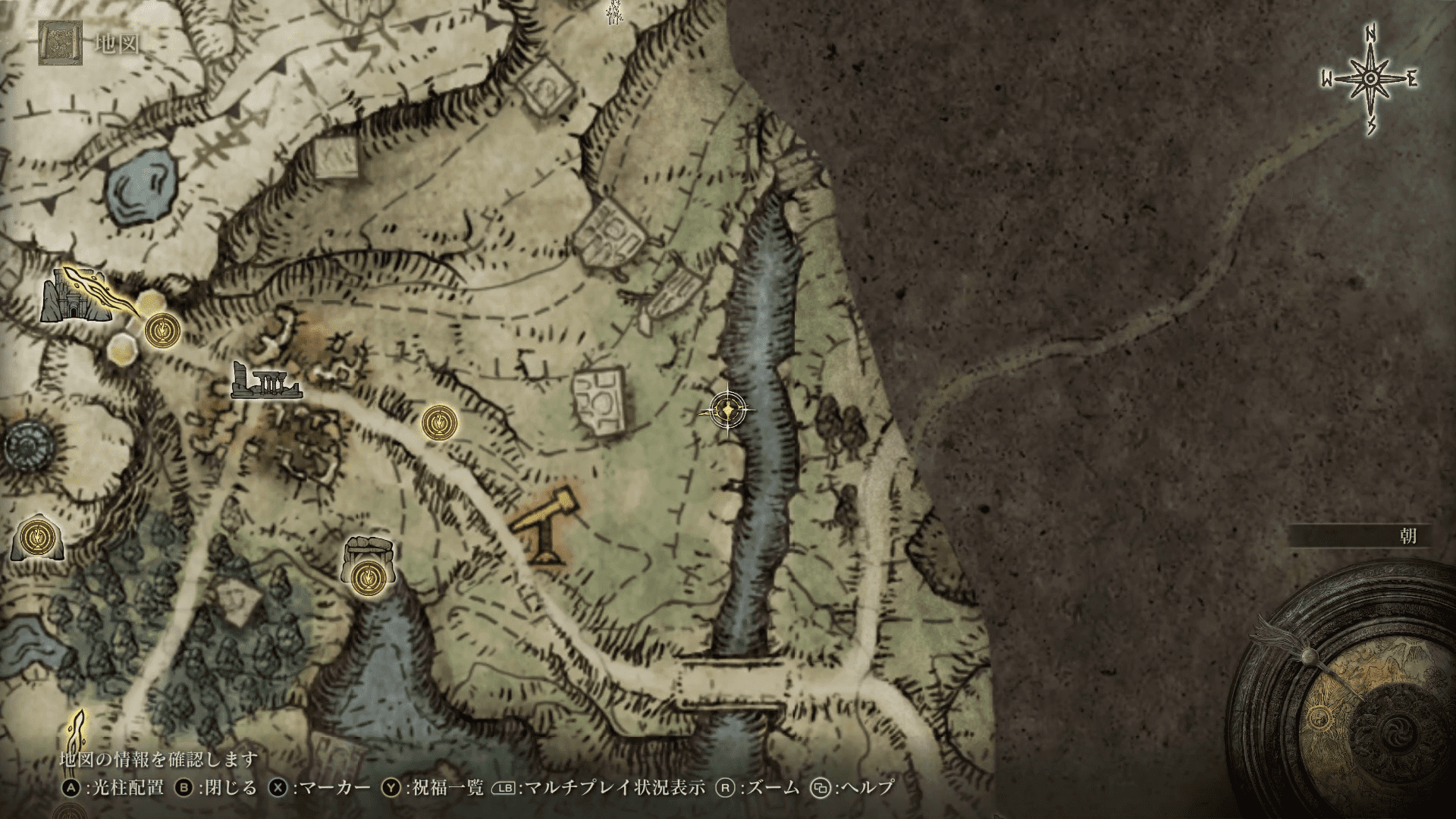
Task: Click the map cursor crosshair by the river
Action: coord(728,410)
